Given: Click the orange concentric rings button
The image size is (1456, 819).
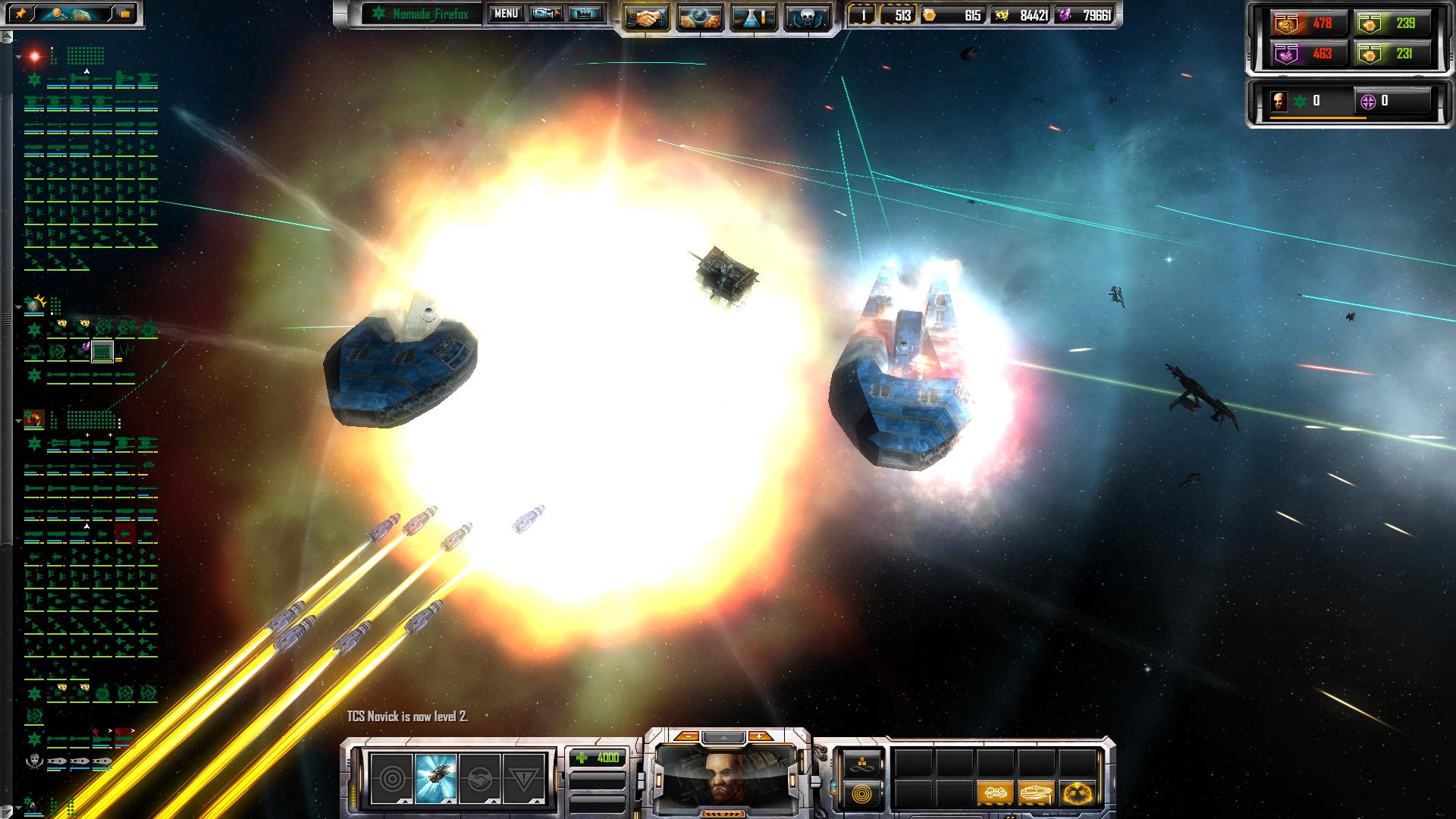Looking at the screenshot, I should 863,794.
